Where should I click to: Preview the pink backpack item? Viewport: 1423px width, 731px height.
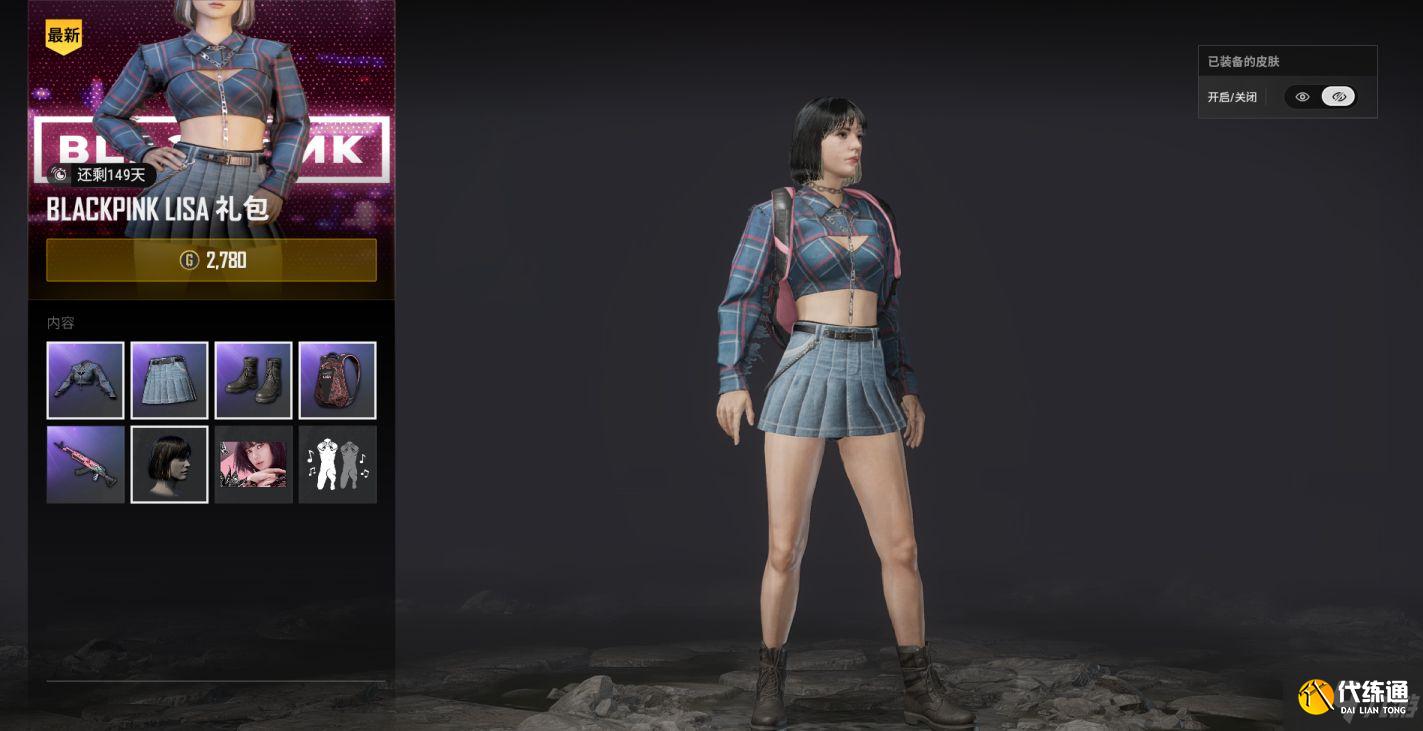337,380
